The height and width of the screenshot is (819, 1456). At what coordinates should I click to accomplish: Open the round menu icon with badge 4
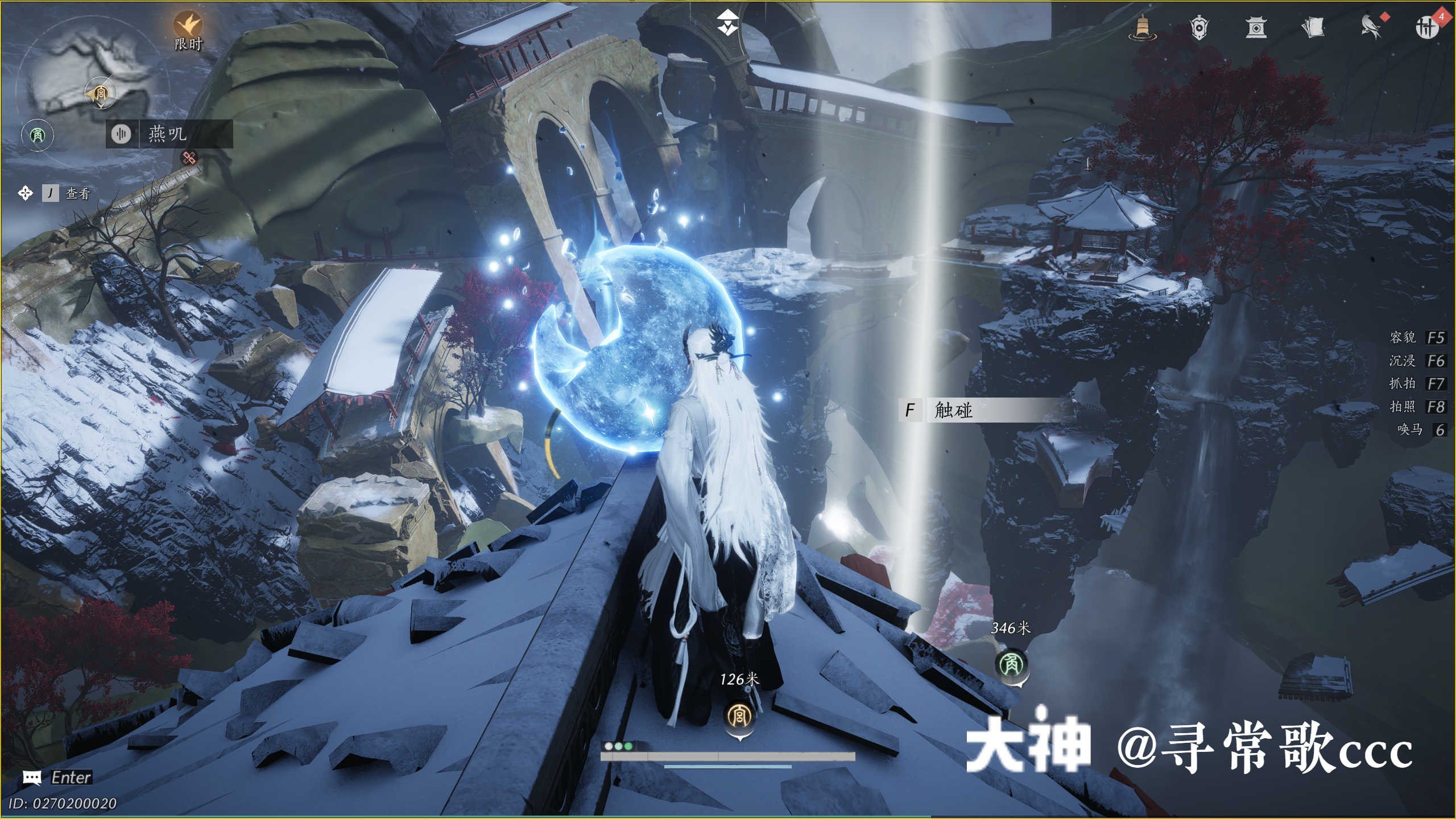[1426, 27]
